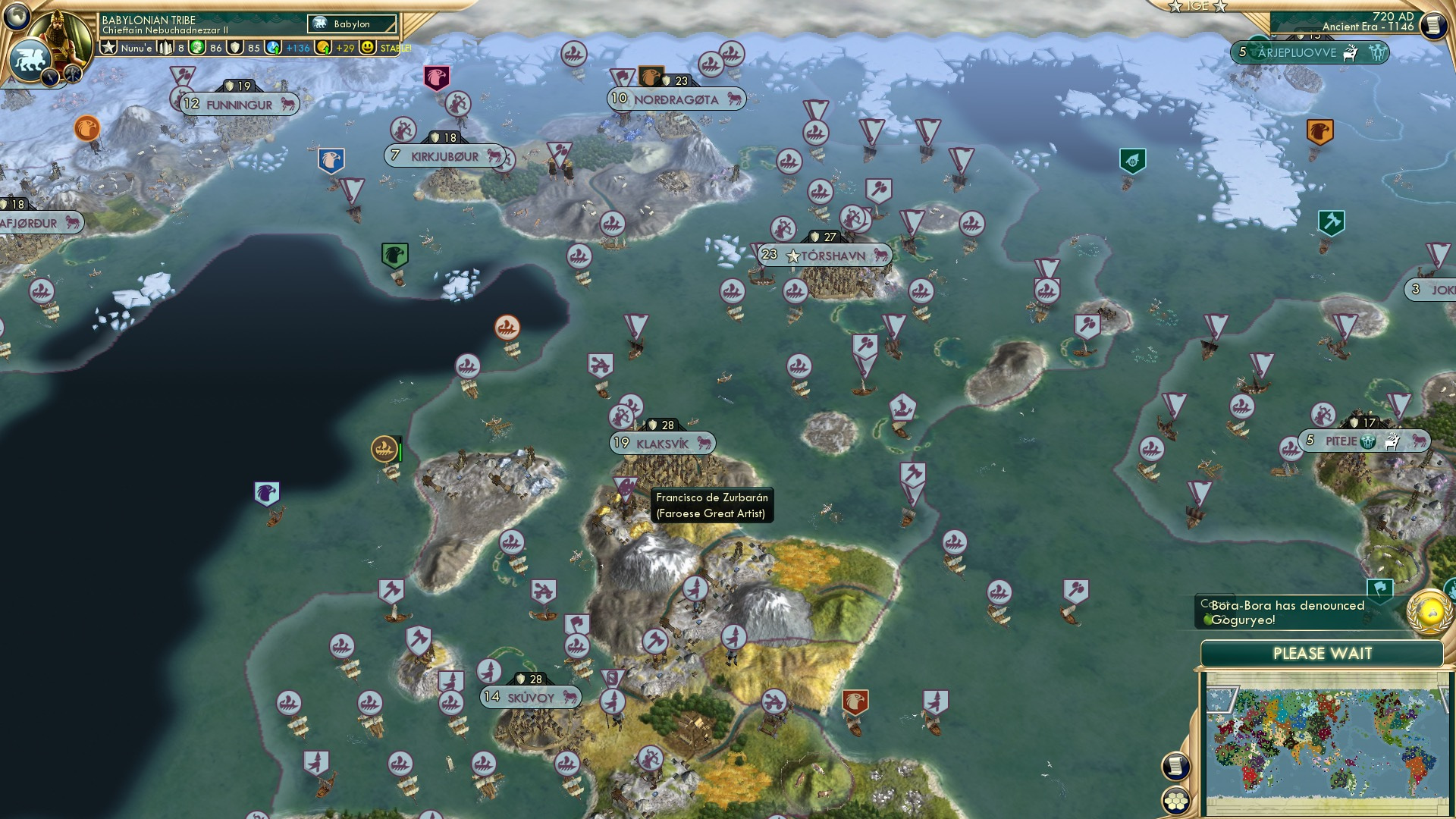Check happiness by clicking the STABLE smiley icon
Screen dimensions: 1456x819
click(x=369, y=48)
